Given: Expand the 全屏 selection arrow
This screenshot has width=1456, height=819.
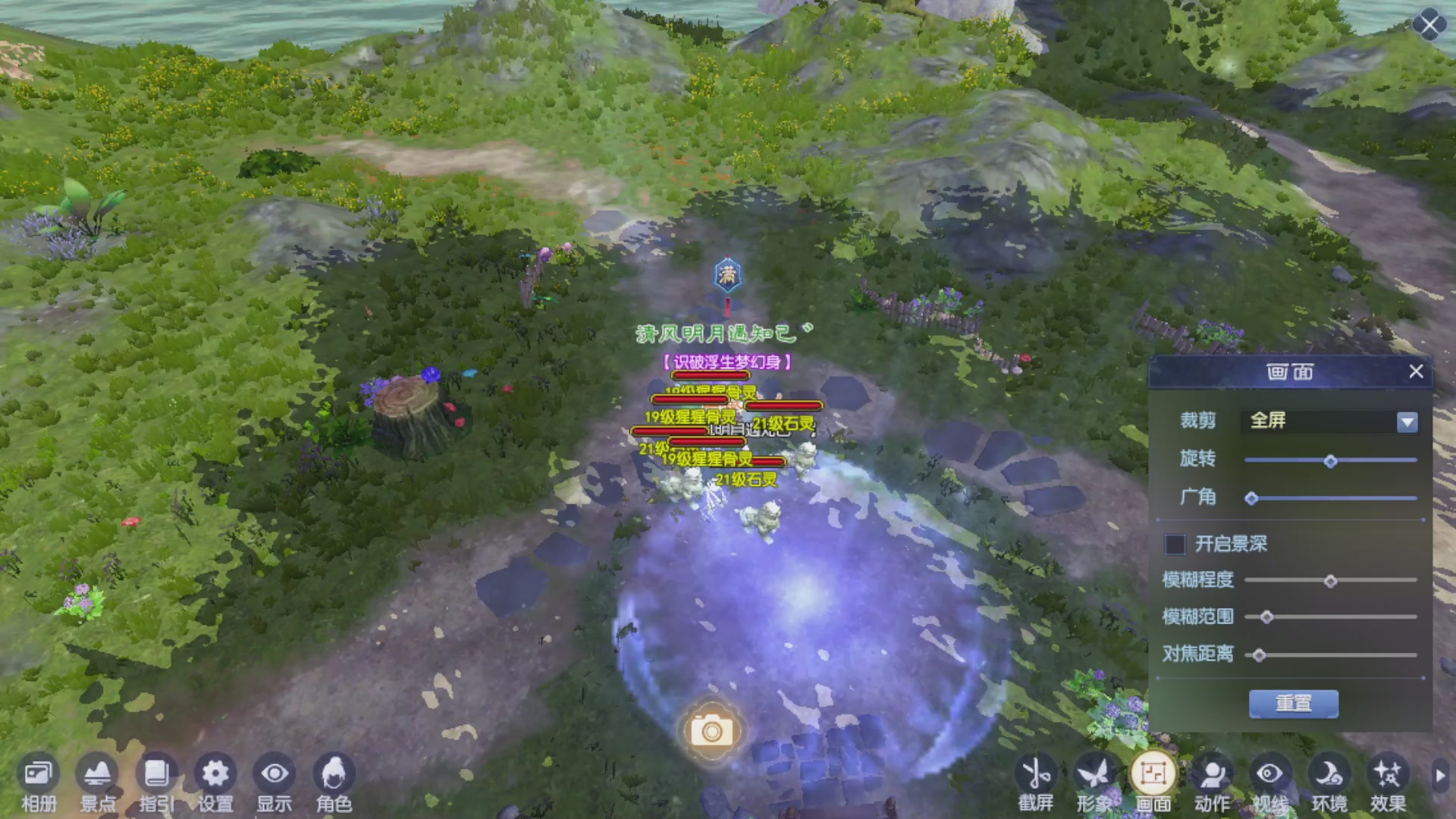Looking at the screenshot, I should (x=1408, y=422).
